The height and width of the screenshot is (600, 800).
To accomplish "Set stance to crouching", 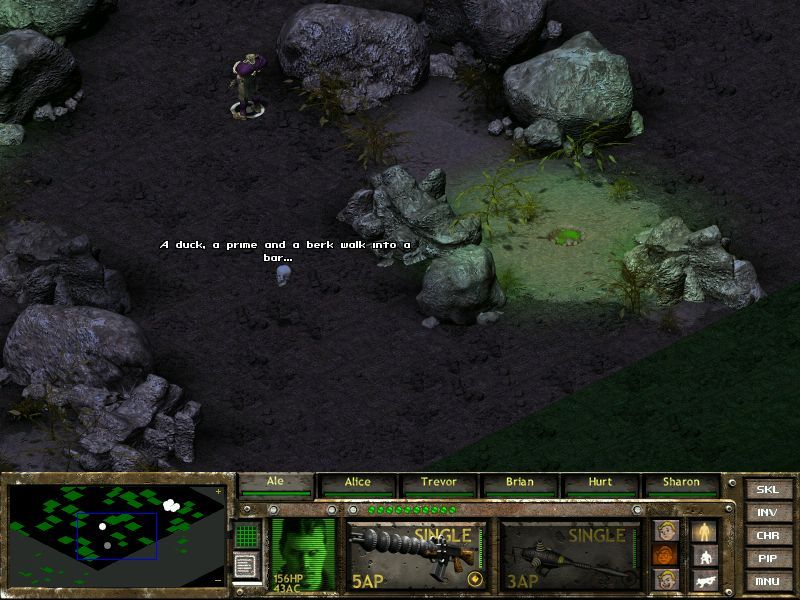I will (x=705, y=556).
